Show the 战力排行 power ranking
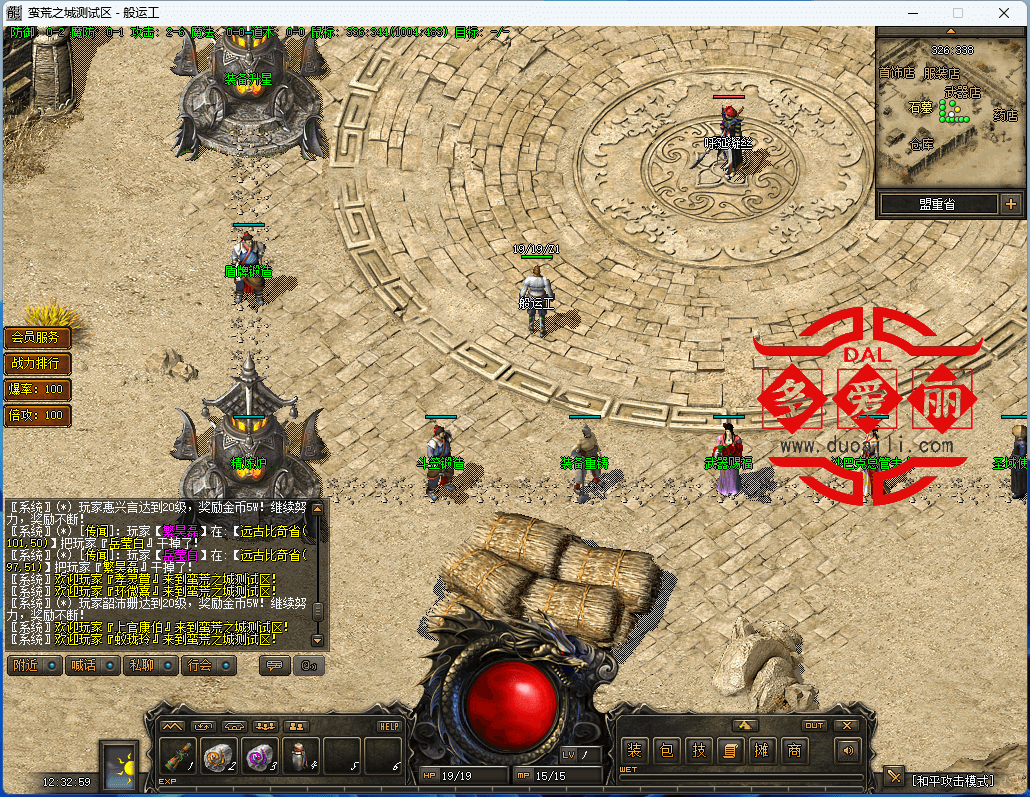This screenshot has width=1030, height=797. click(x=37, y=363)
